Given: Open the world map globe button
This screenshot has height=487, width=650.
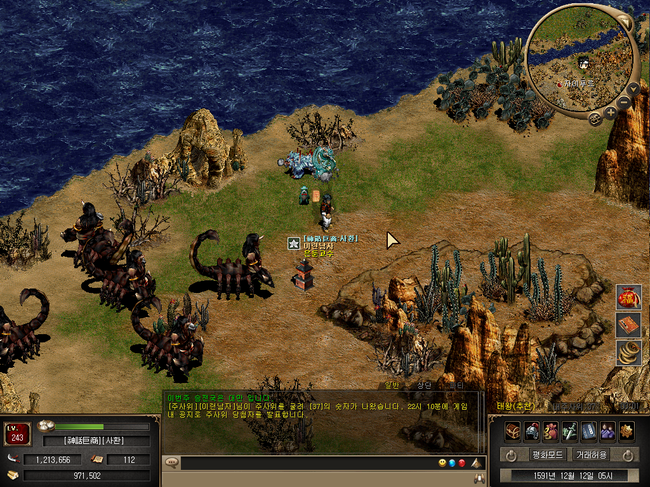Looking at the screenshot, I should pyautogui.click(x=593, y=118).
